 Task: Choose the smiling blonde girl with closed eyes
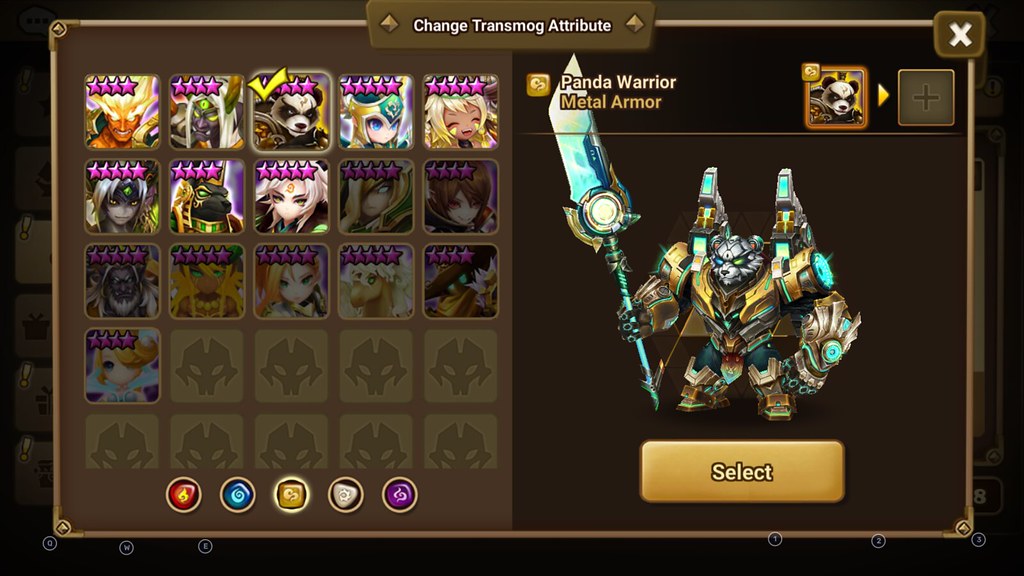pos(460,112)
